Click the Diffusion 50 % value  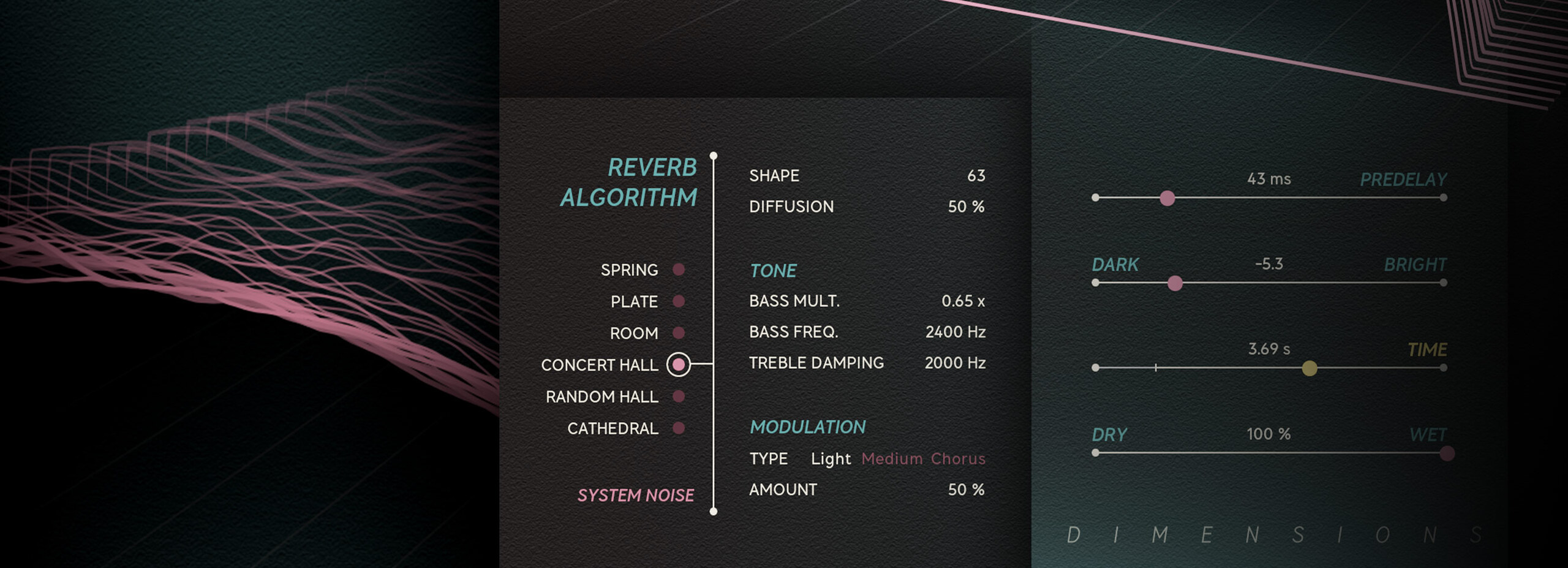(966, 207)
